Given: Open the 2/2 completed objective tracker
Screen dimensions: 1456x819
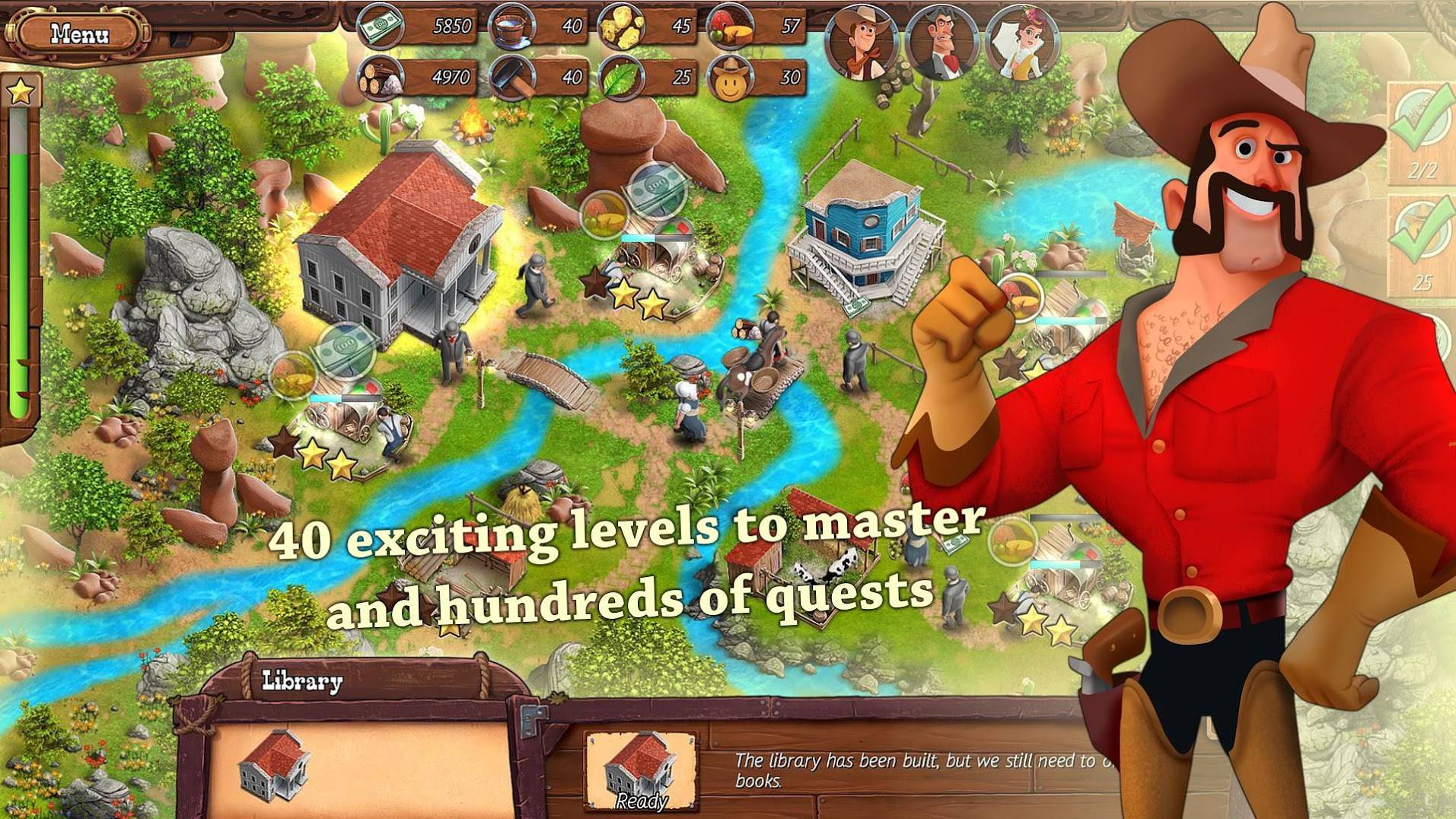Looking at the screenshot, I should (1422, 133).
